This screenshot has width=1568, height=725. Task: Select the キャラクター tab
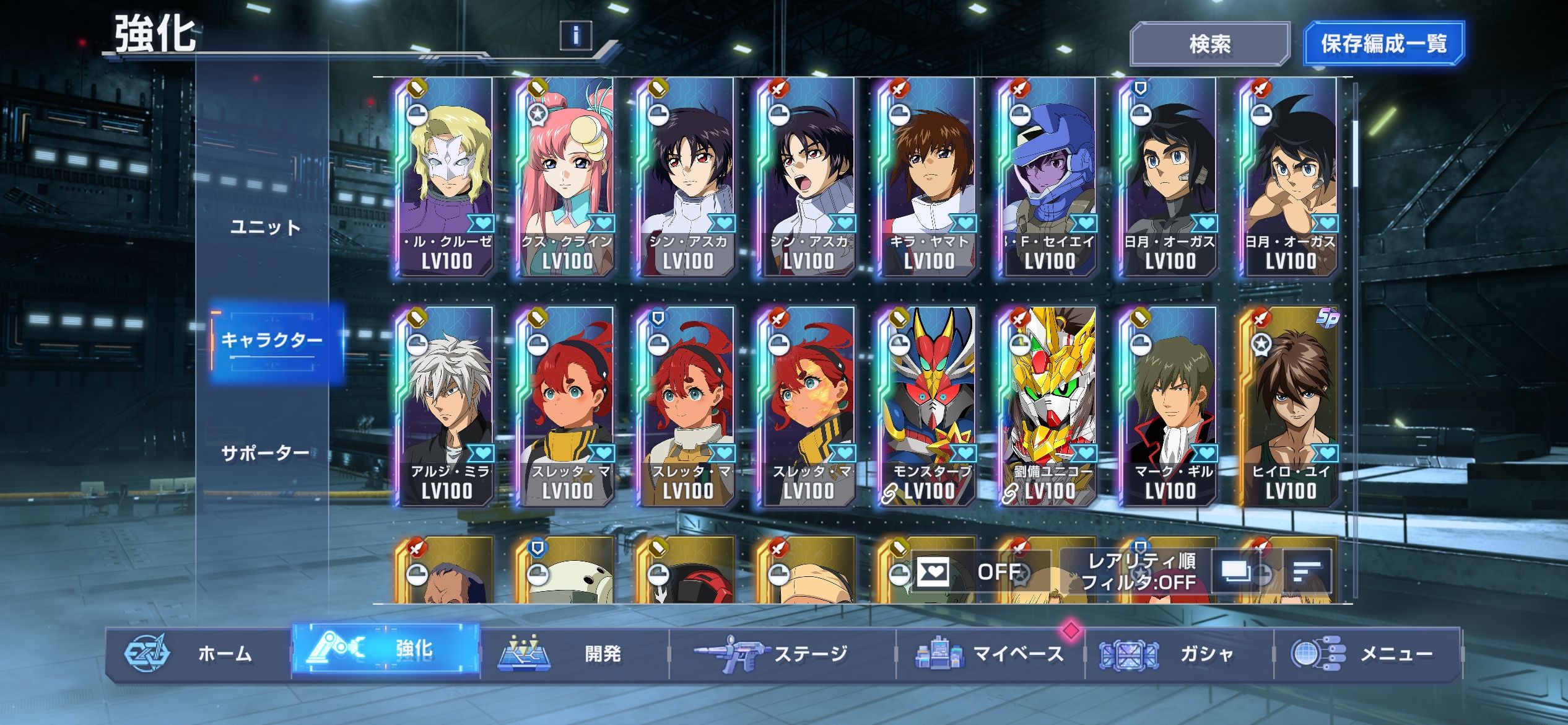coord(272,340)
